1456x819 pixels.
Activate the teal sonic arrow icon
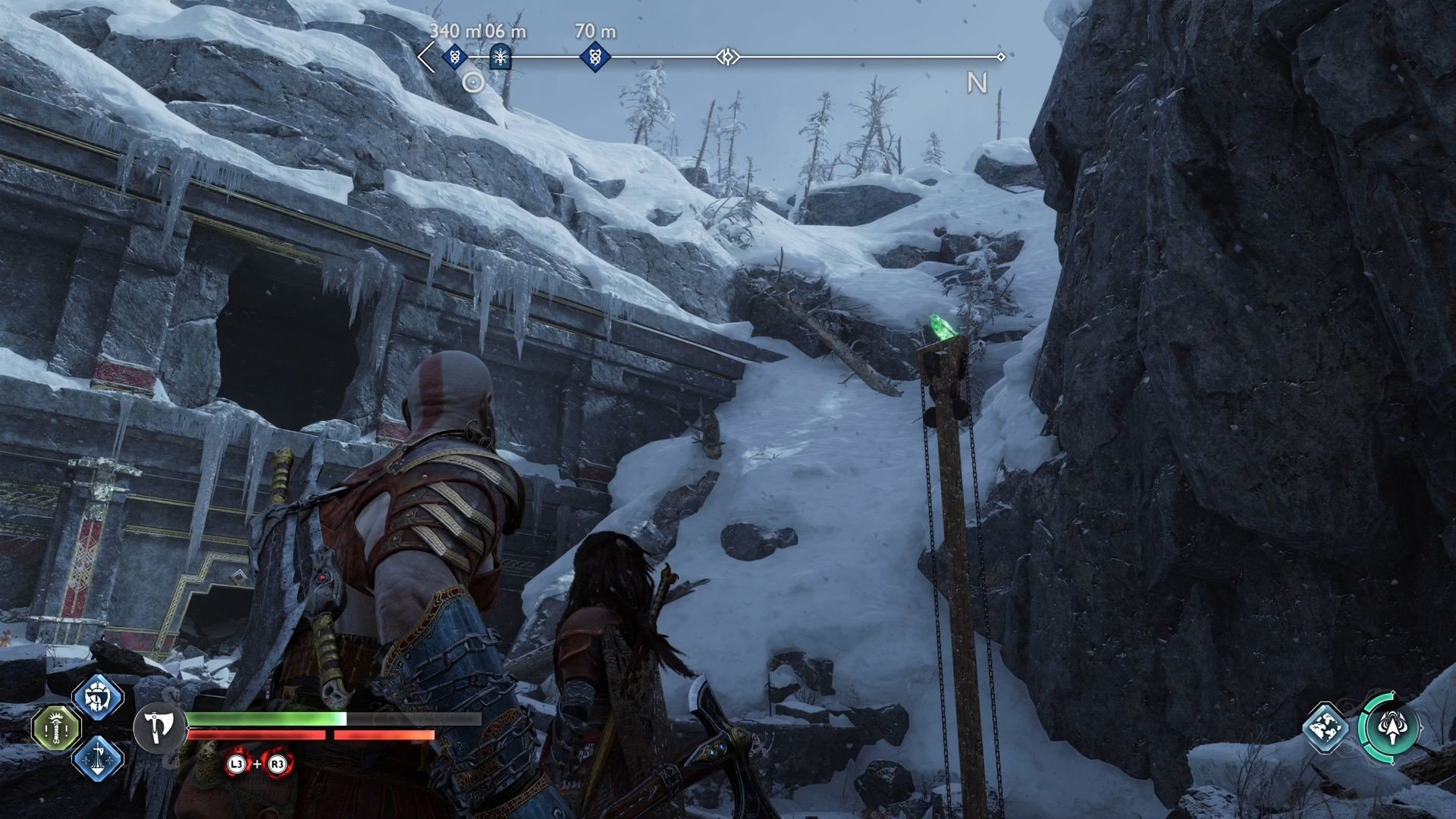pyautogui.click(x=1390, y=727)
